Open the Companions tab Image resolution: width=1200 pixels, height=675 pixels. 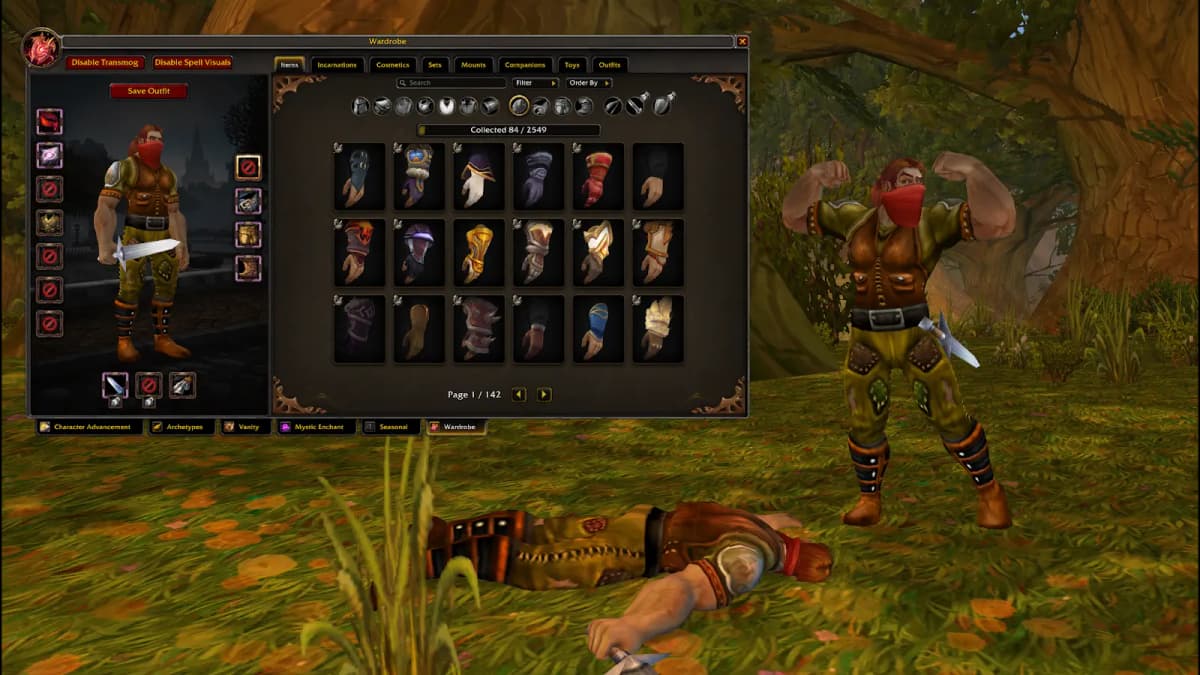[x=525, y=65]
